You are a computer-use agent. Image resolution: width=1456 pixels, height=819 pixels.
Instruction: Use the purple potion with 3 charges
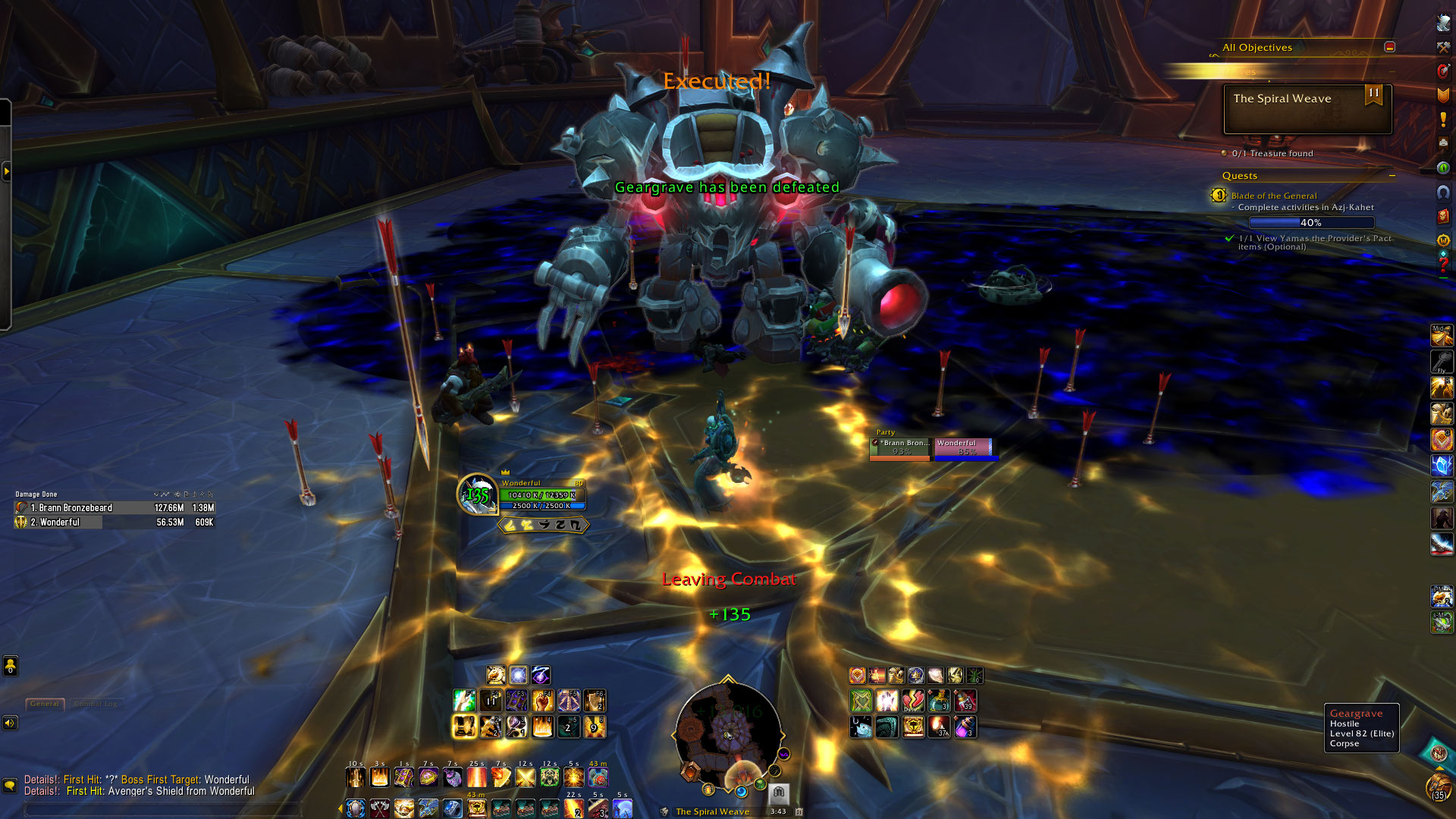(x=965, y=727)
